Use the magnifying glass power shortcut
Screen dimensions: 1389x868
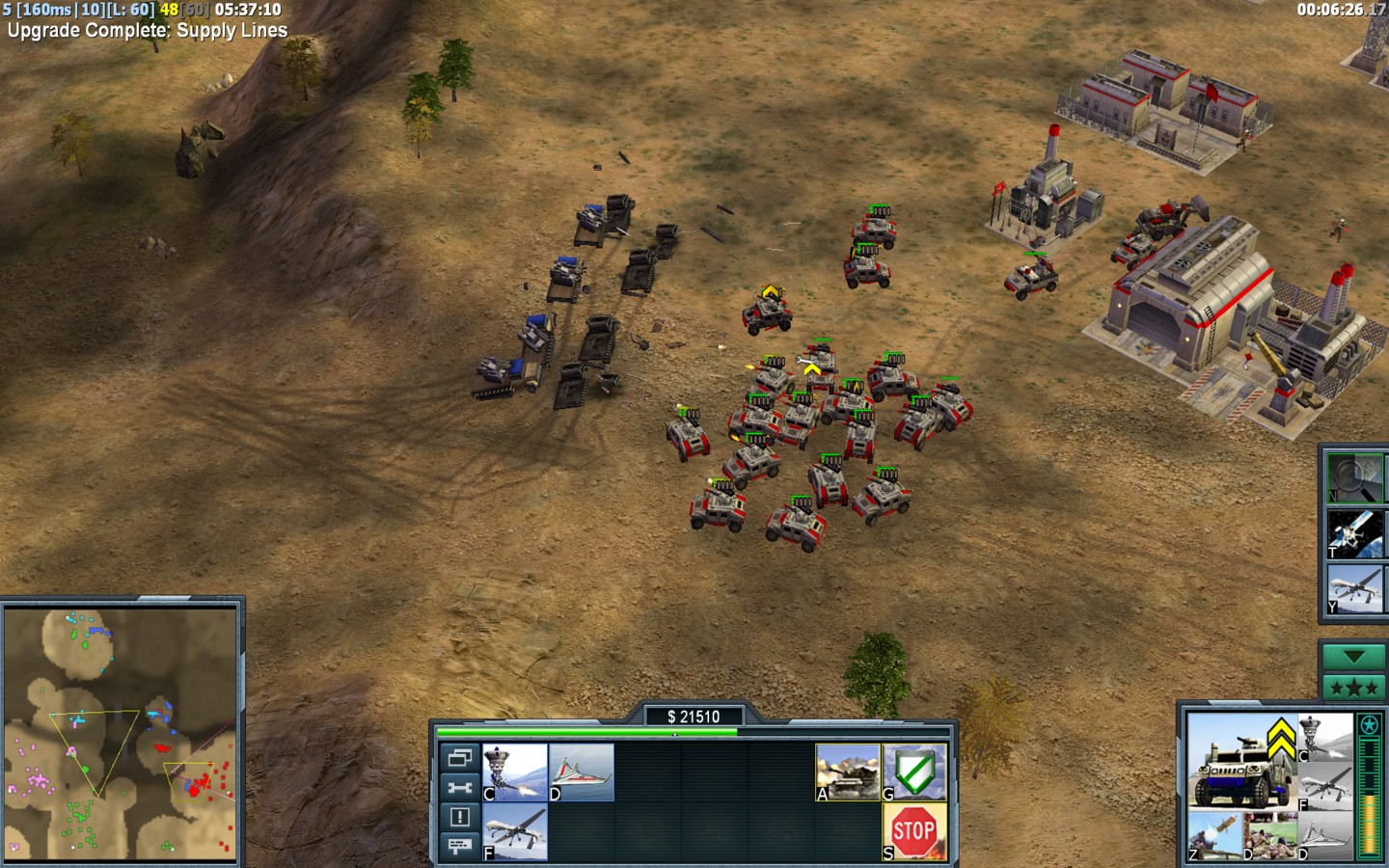pyautogui.click(x=1355, y=477)
